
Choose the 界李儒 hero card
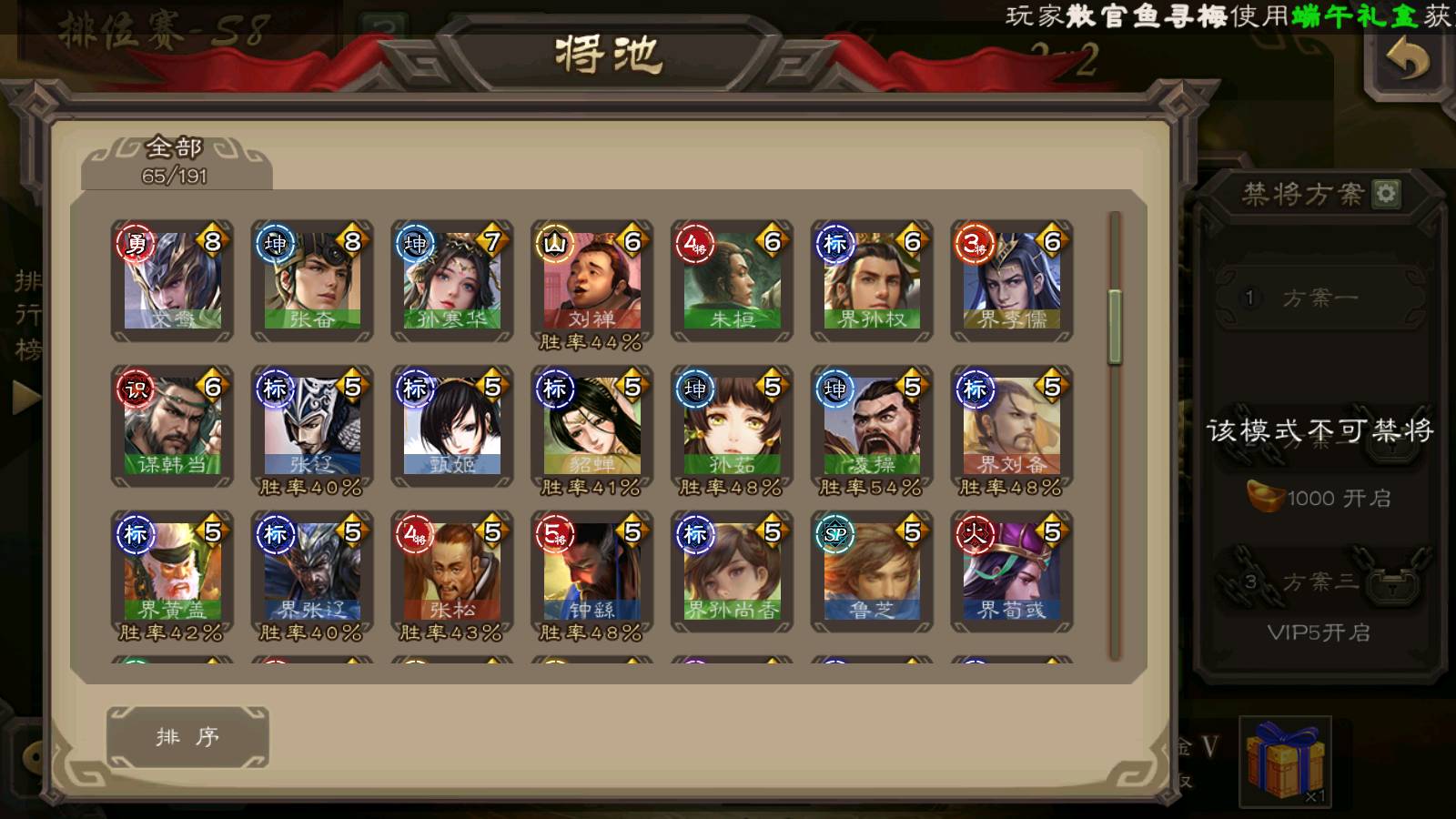1012,281
